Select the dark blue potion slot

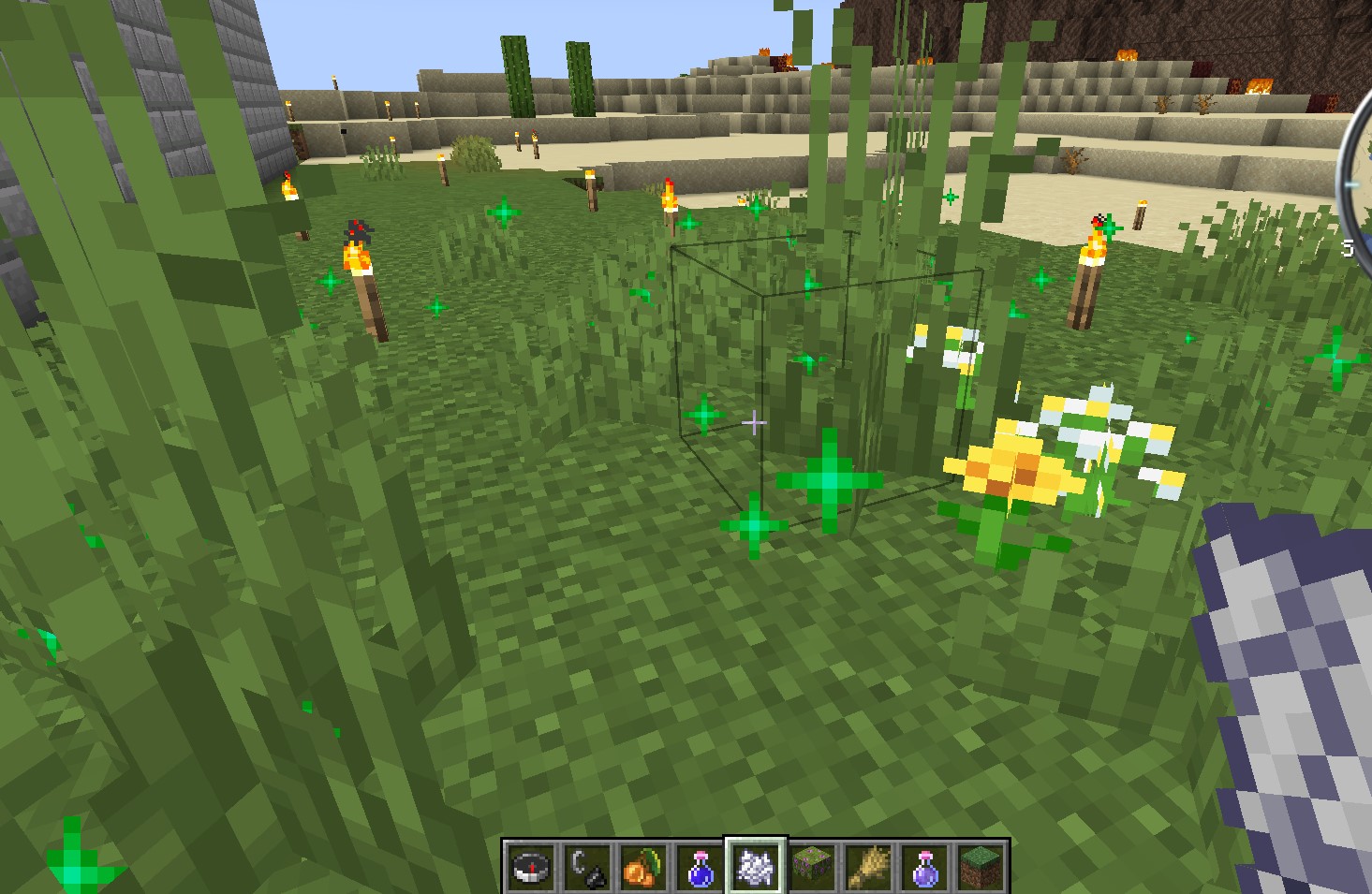coord(700,866)
